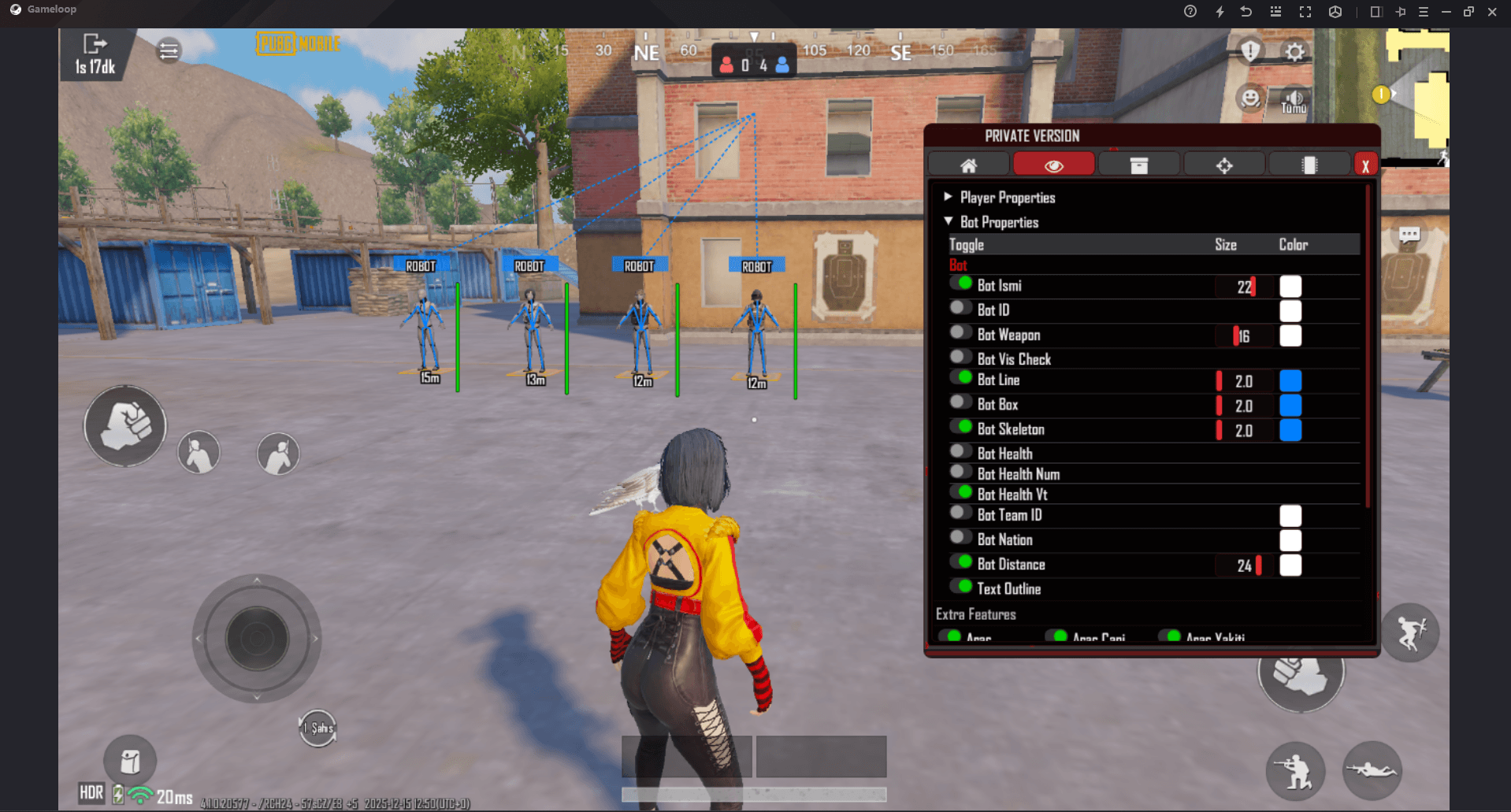Open the chip/memory panel icon in cheat menu
1511x812 pixels.
pyautogui.click(x=1309, y=164)
